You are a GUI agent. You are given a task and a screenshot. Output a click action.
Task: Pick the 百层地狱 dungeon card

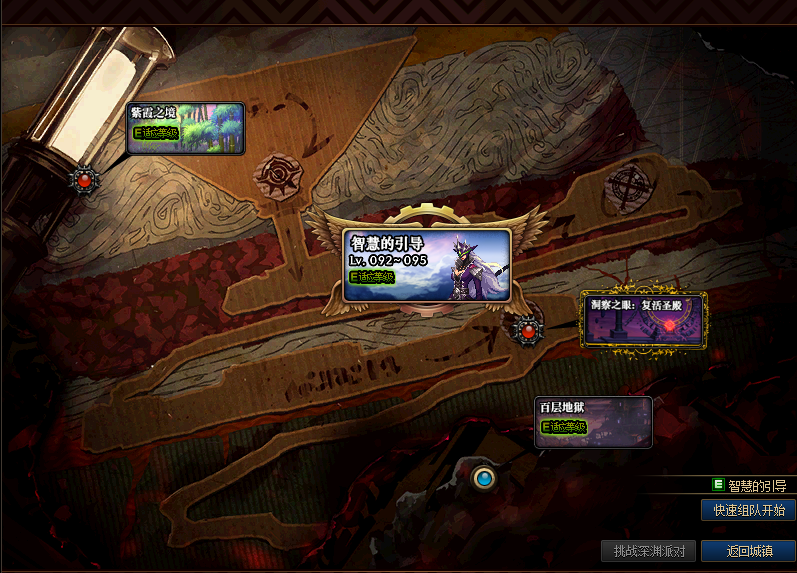594,422
